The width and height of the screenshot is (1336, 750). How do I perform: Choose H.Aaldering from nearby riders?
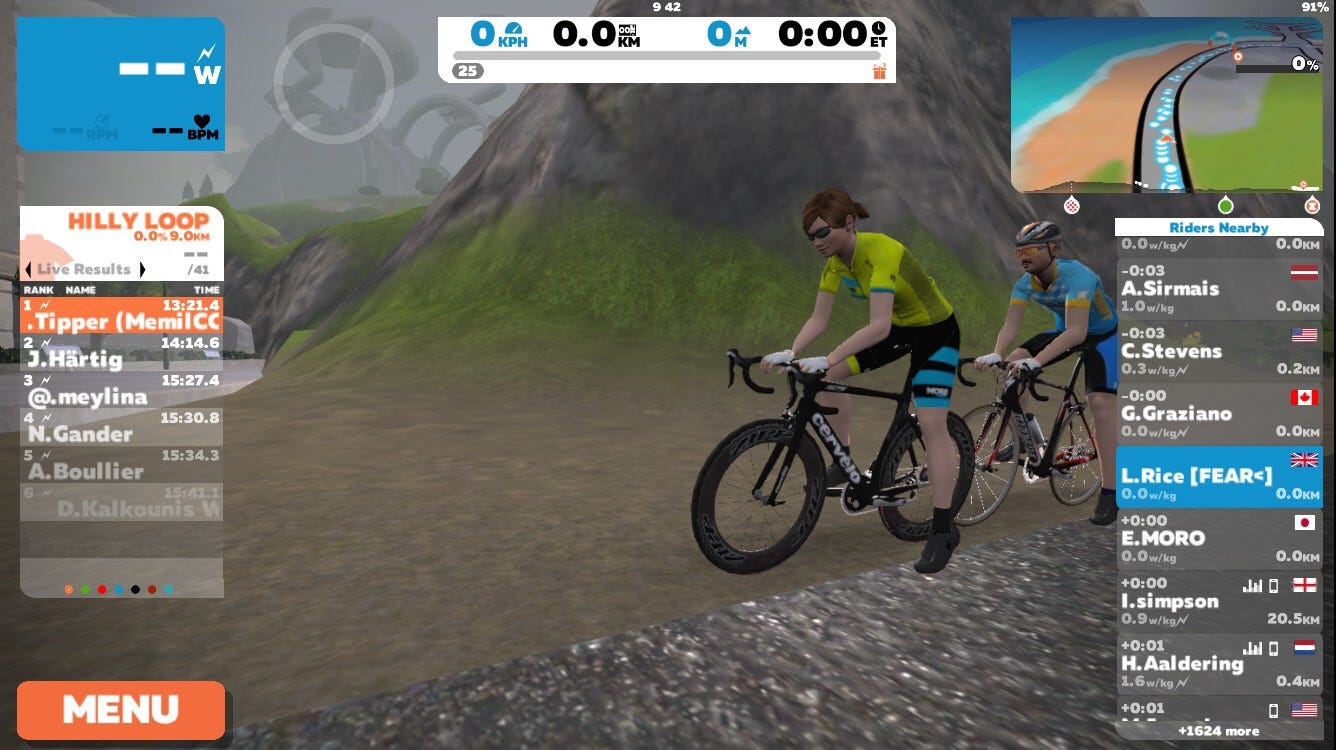[1218, 663]
